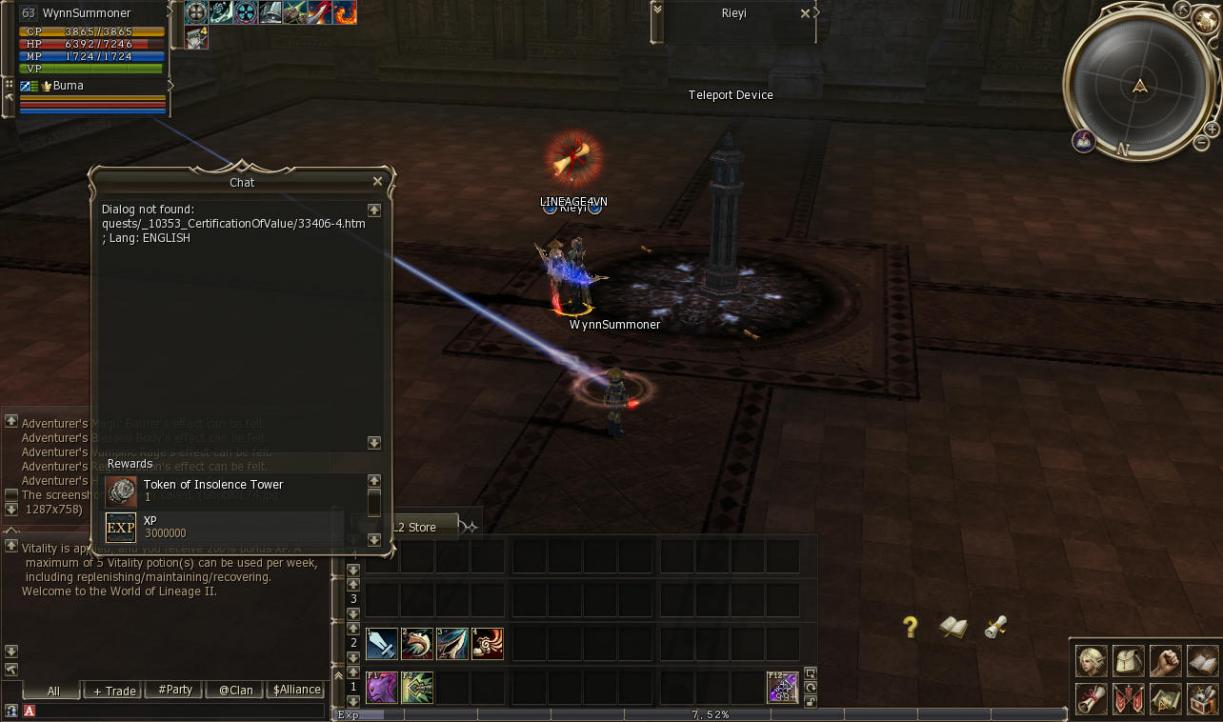Open the inventory bag

1128,661
